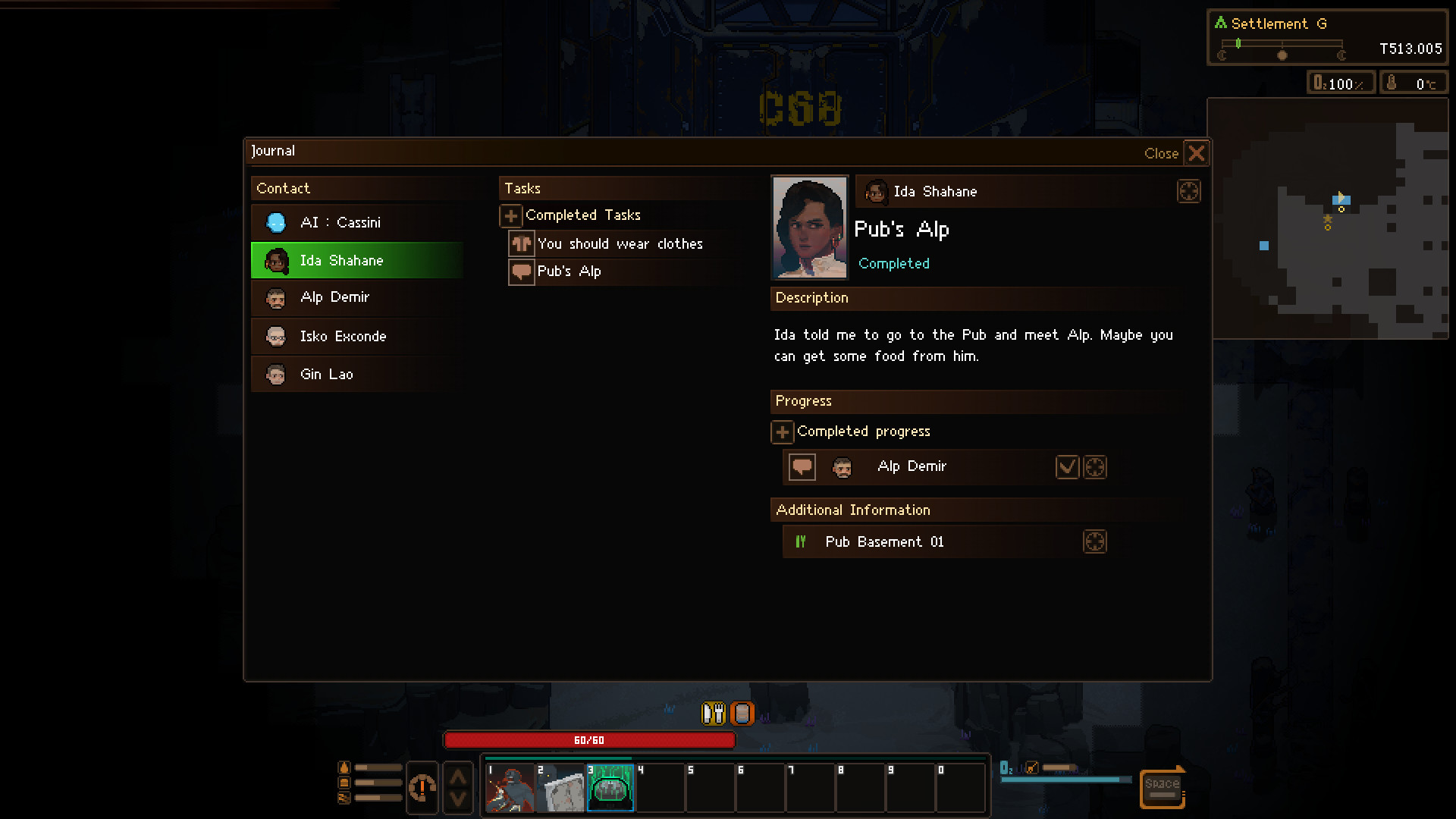Click the oxygen O2 icon in the status bar
Image resolution: width=1456 pixels, height=819 pixels.
[1319, 82]
